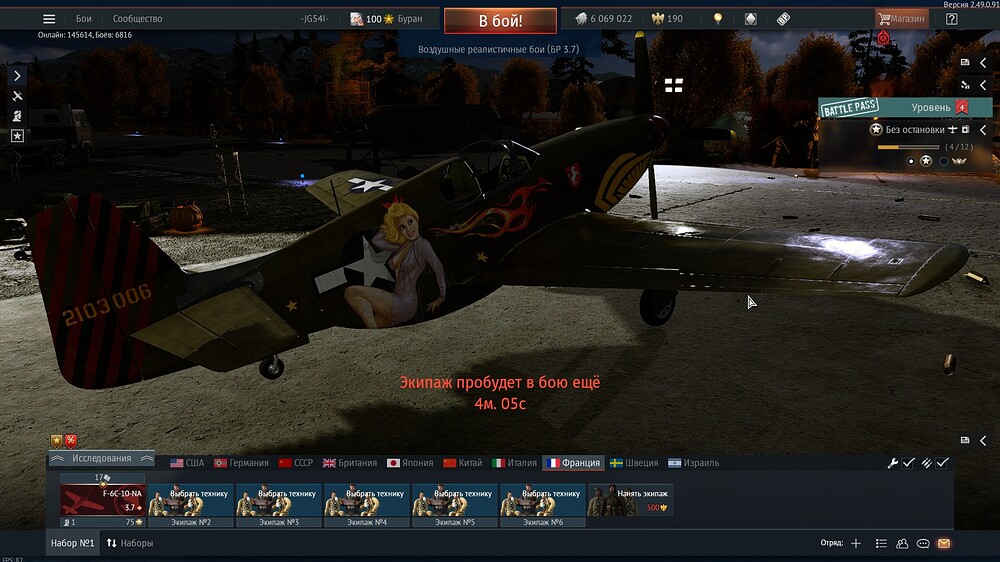Viewport: 1000px width, 562px height.
Task: Click the squad plus invite button
Action: click(x=855, y=543)
